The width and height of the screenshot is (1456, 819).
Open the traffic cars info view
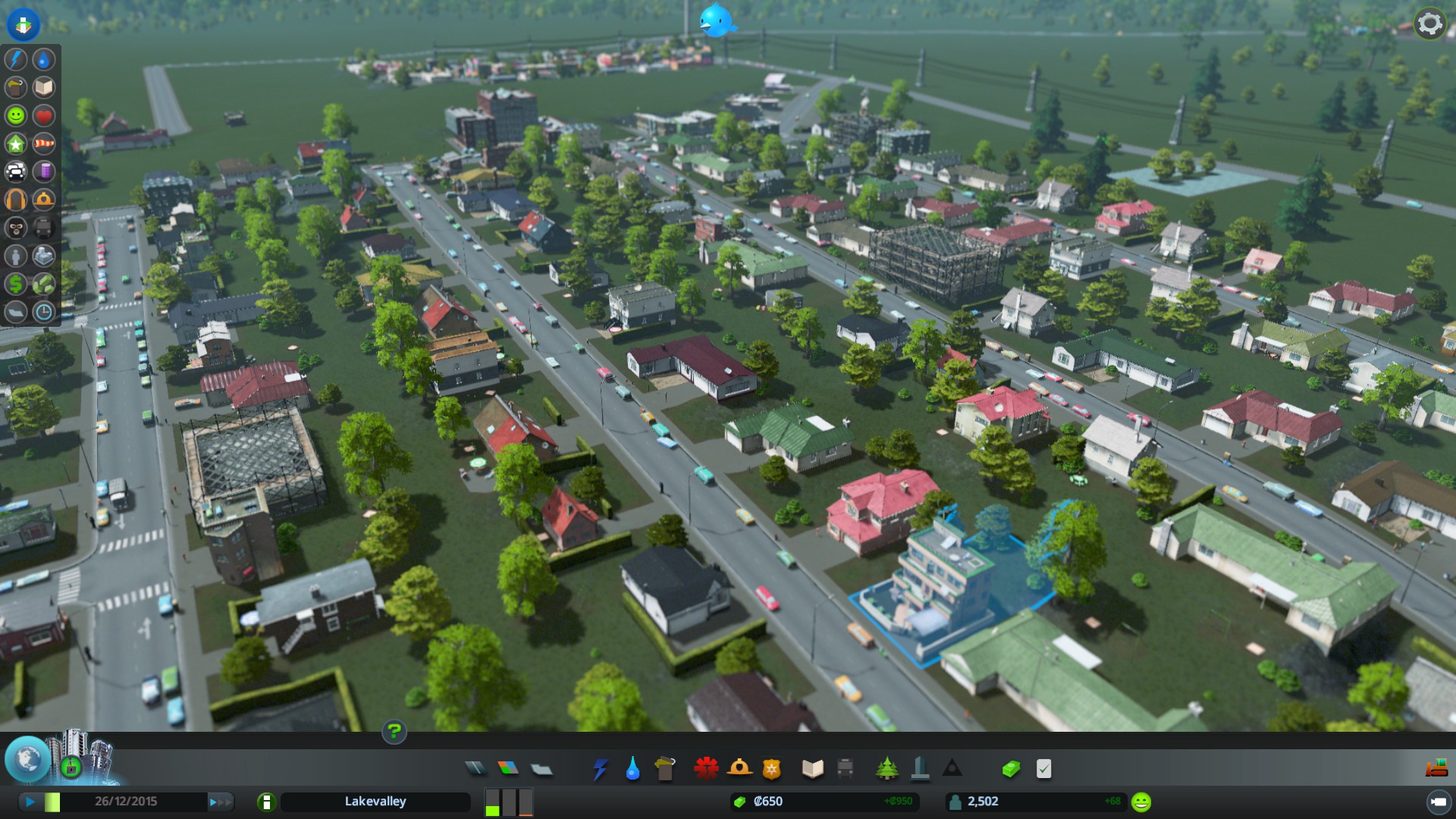(15, 171)
